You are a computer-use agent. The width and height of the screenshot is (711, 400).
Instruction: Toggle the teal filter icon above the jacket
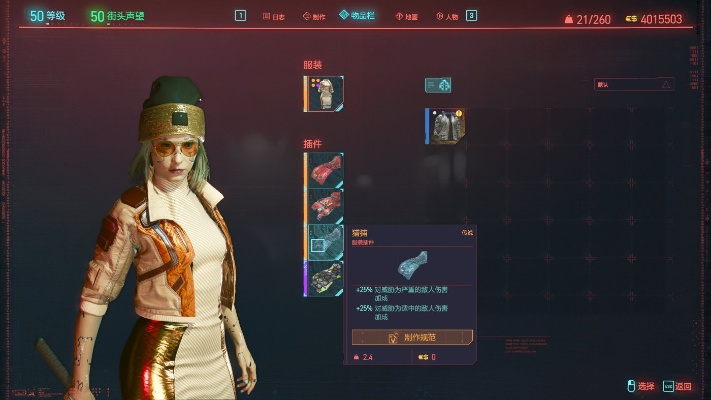pos(437,85)
